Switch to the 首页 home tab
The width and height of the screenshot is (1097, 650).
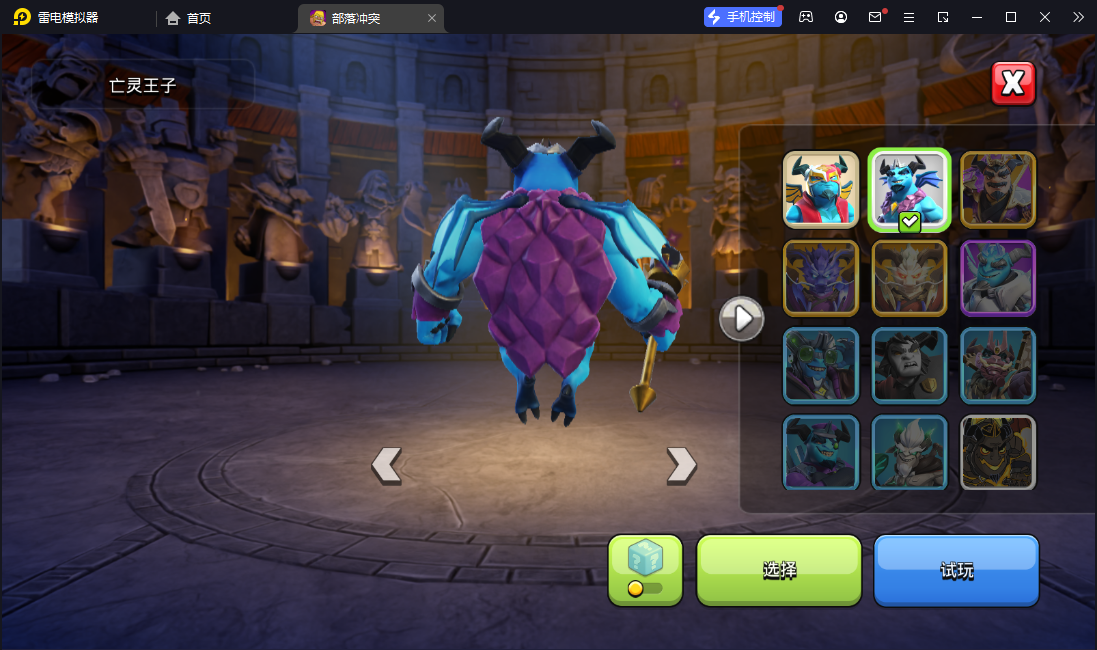[189, 18]
